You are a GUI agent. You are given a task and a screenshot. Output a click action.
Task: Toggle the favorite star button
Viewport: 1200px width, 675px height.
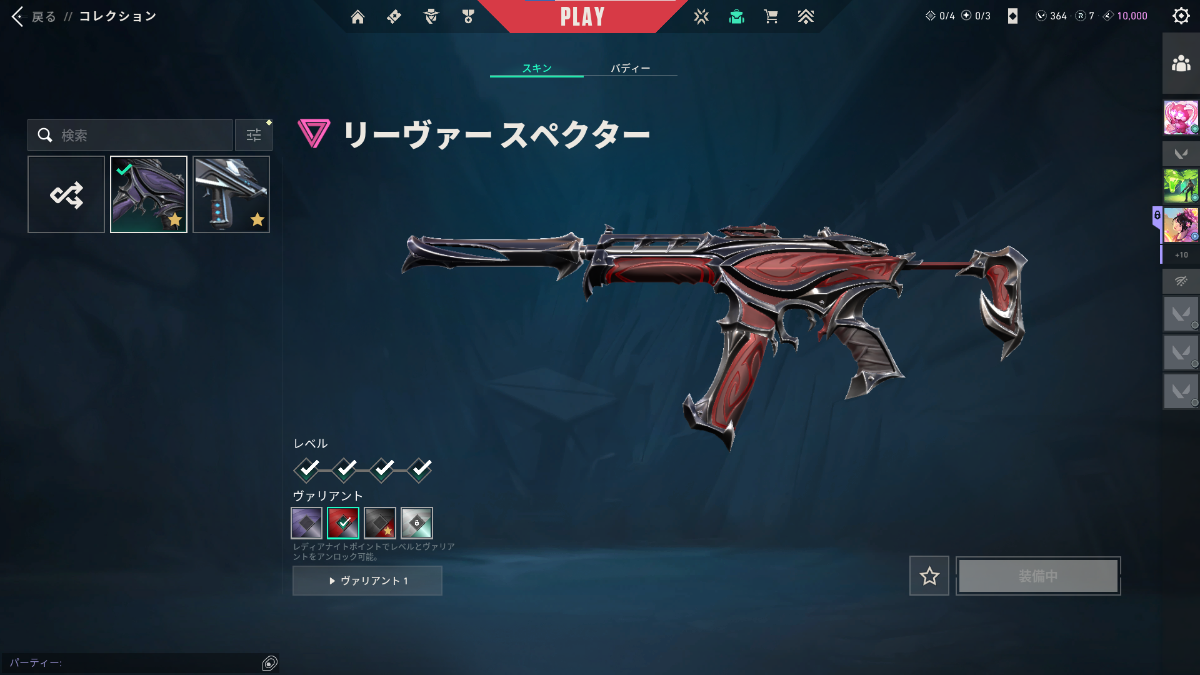pos(930,576)
